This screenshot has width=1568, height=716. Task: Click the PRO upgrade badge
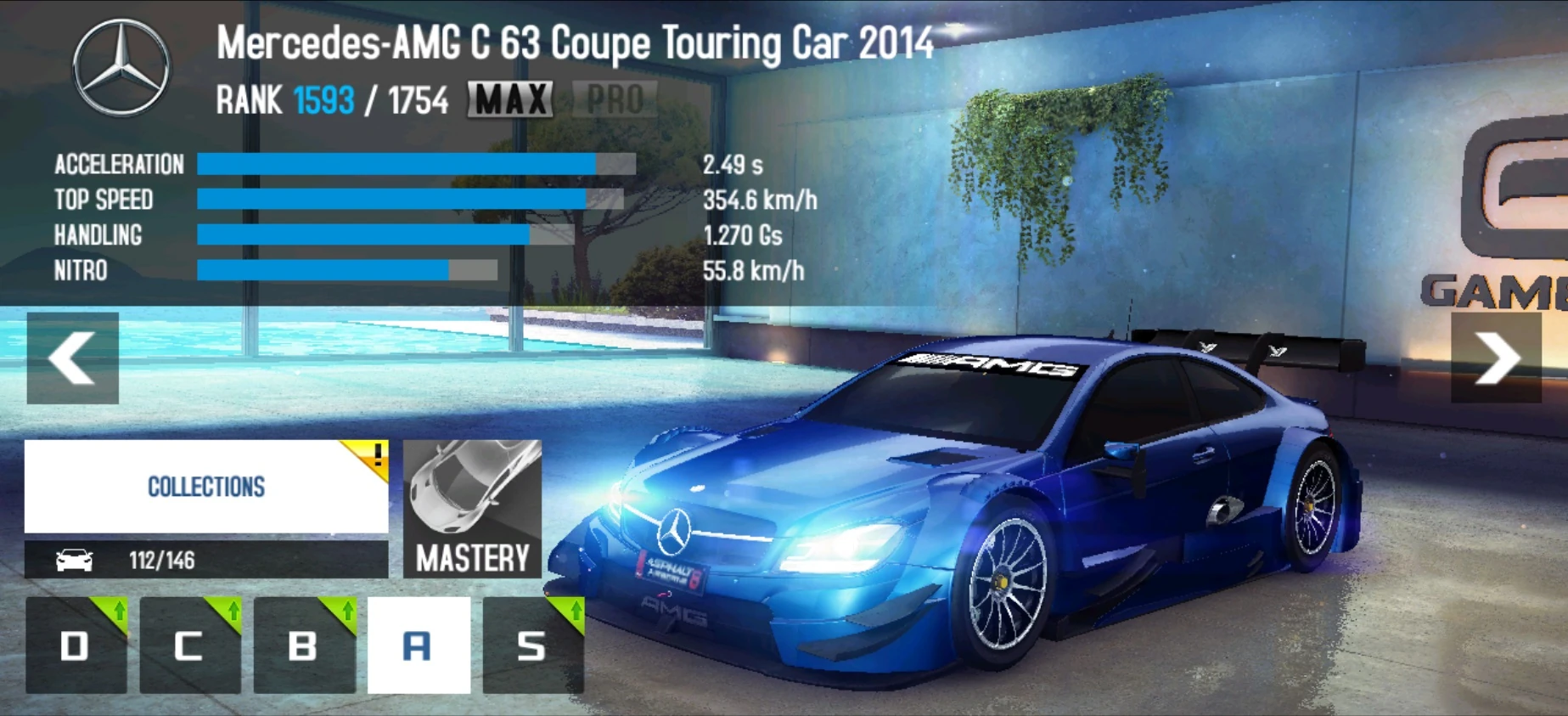[614, 100]
